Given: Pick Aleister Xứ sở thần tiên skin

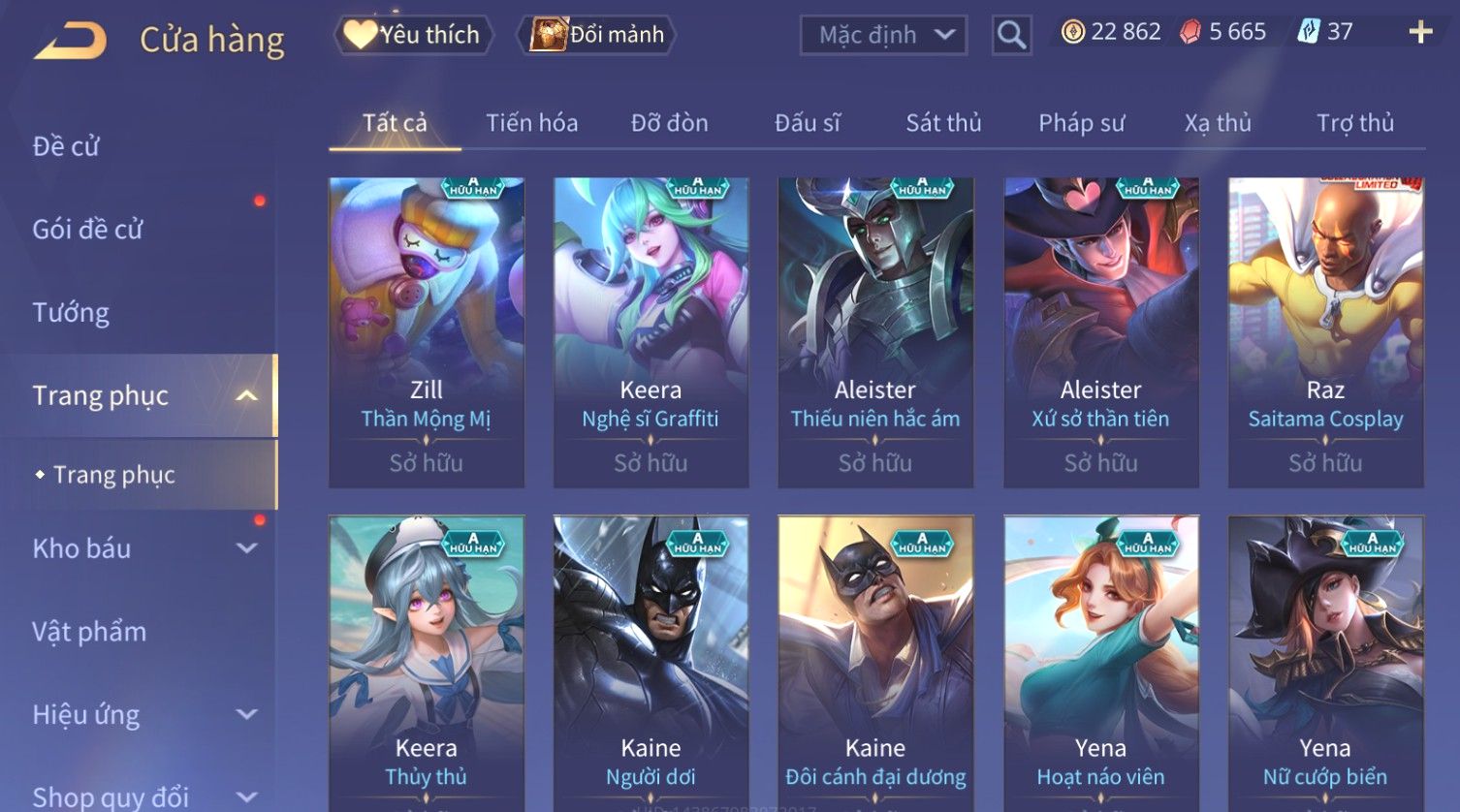Looking at the screenshot, I should pos(1100,331).
